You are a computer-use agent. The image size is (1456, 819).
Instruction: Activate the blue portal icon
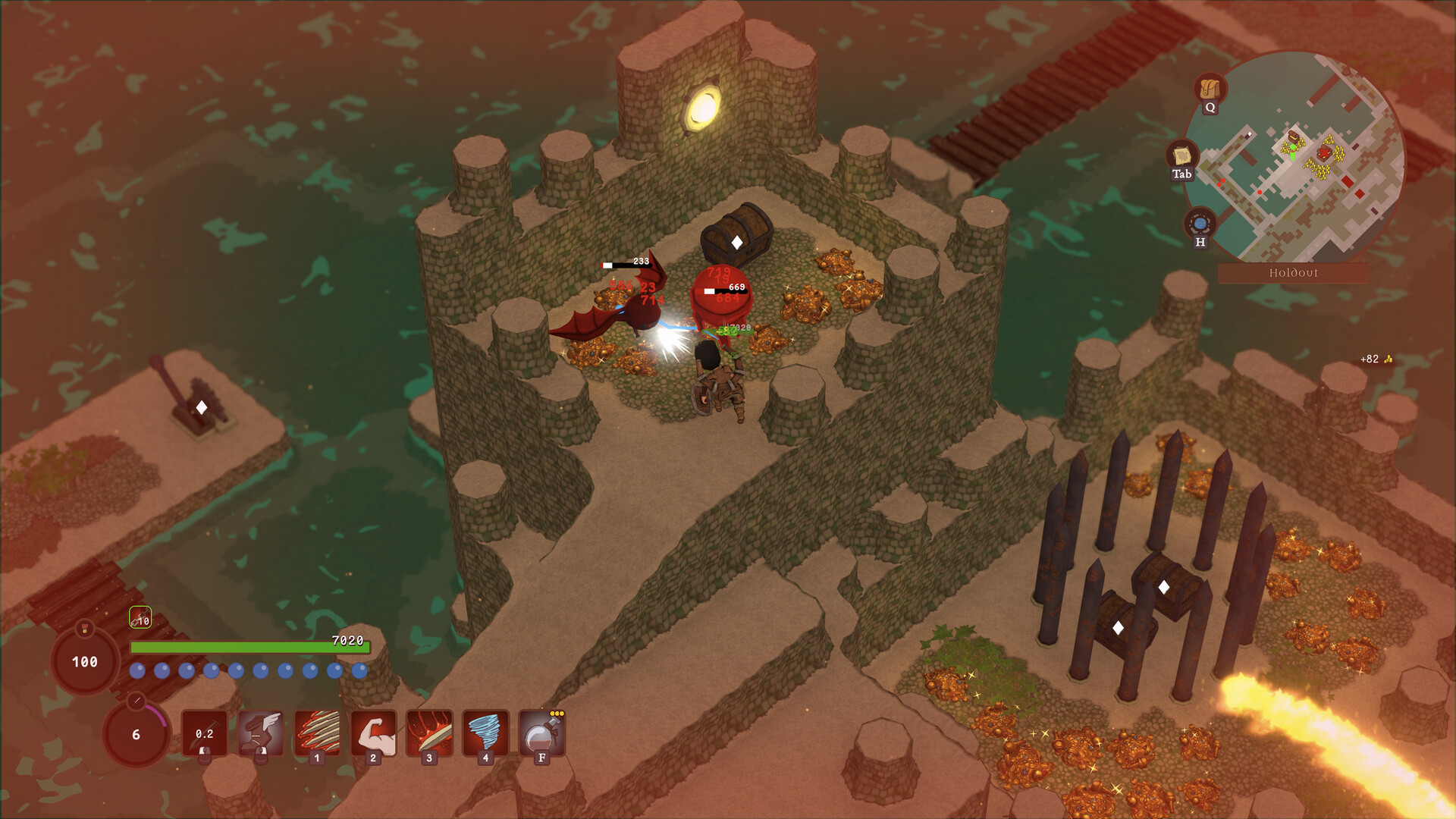coord(1200,224)
